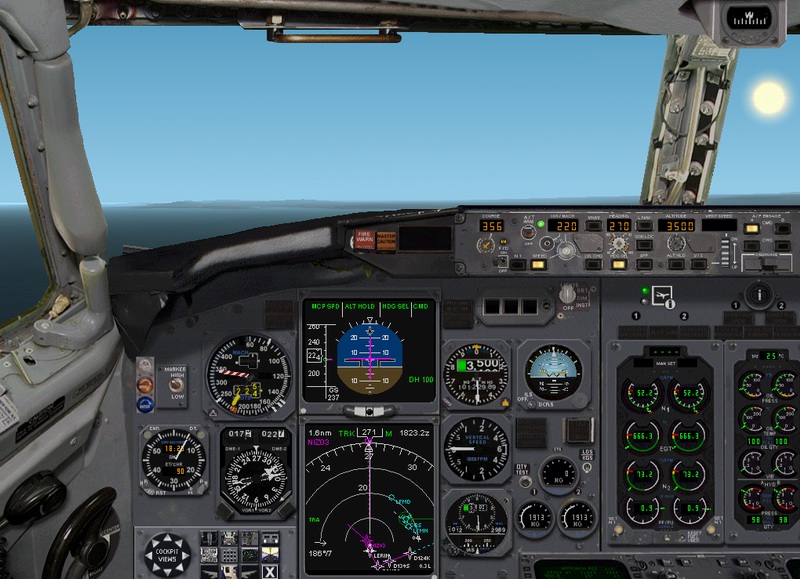Click the Cockpit Views direction pad
Screen dimensions: 800x579
167,555
